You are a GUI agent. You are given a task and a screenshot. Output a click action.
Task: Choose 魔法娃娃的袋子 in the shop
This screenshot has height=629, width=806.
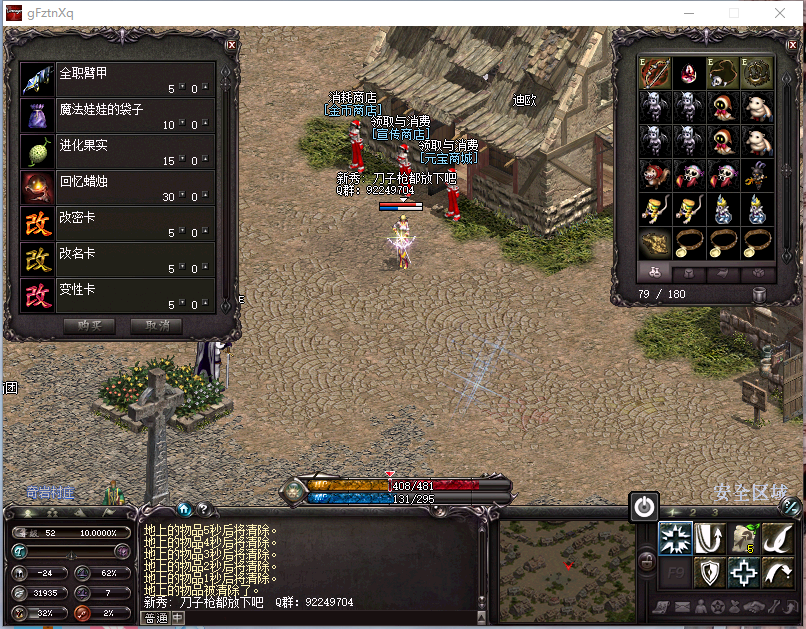point(118,116)
